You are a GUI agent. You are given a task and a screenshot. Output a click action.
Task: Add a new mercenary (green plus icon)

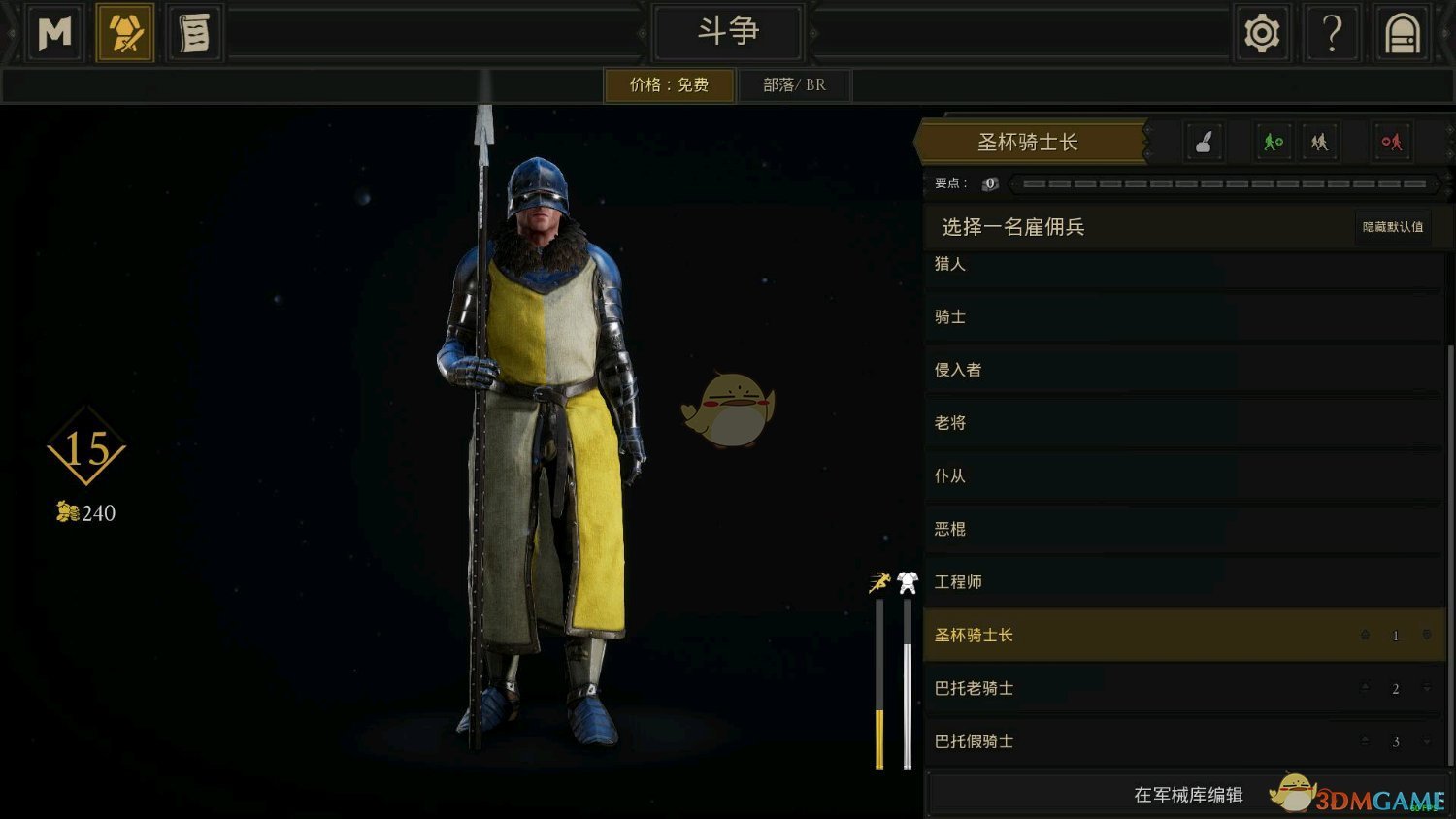[x=1274, y=142]
